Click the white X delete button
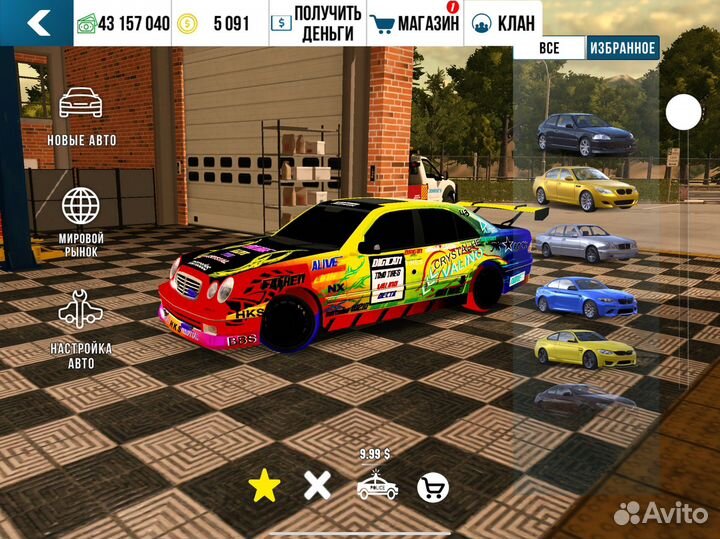This screenshot has width=720, height=539. pos(317,486)
